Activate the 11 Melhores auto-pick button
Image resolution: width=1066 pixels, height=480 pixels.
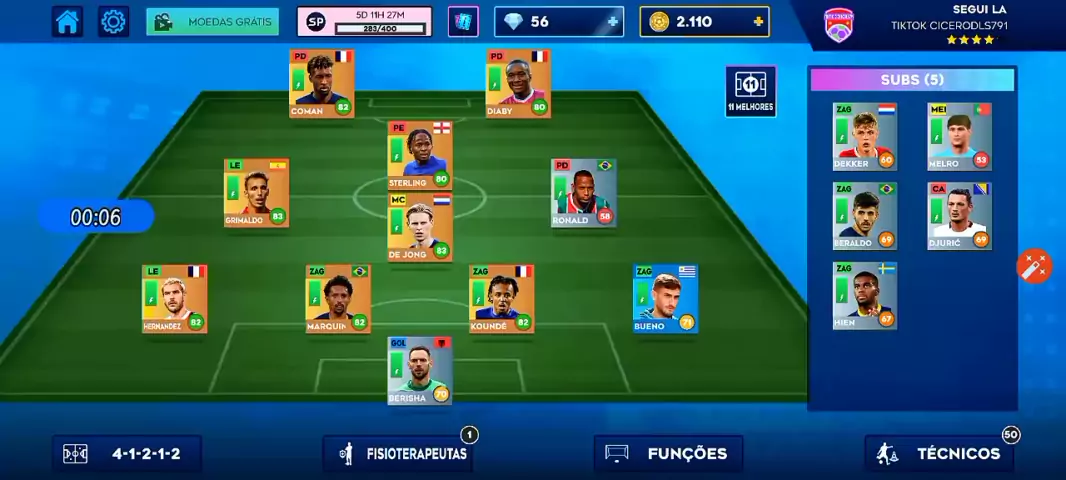click(750, 91)
